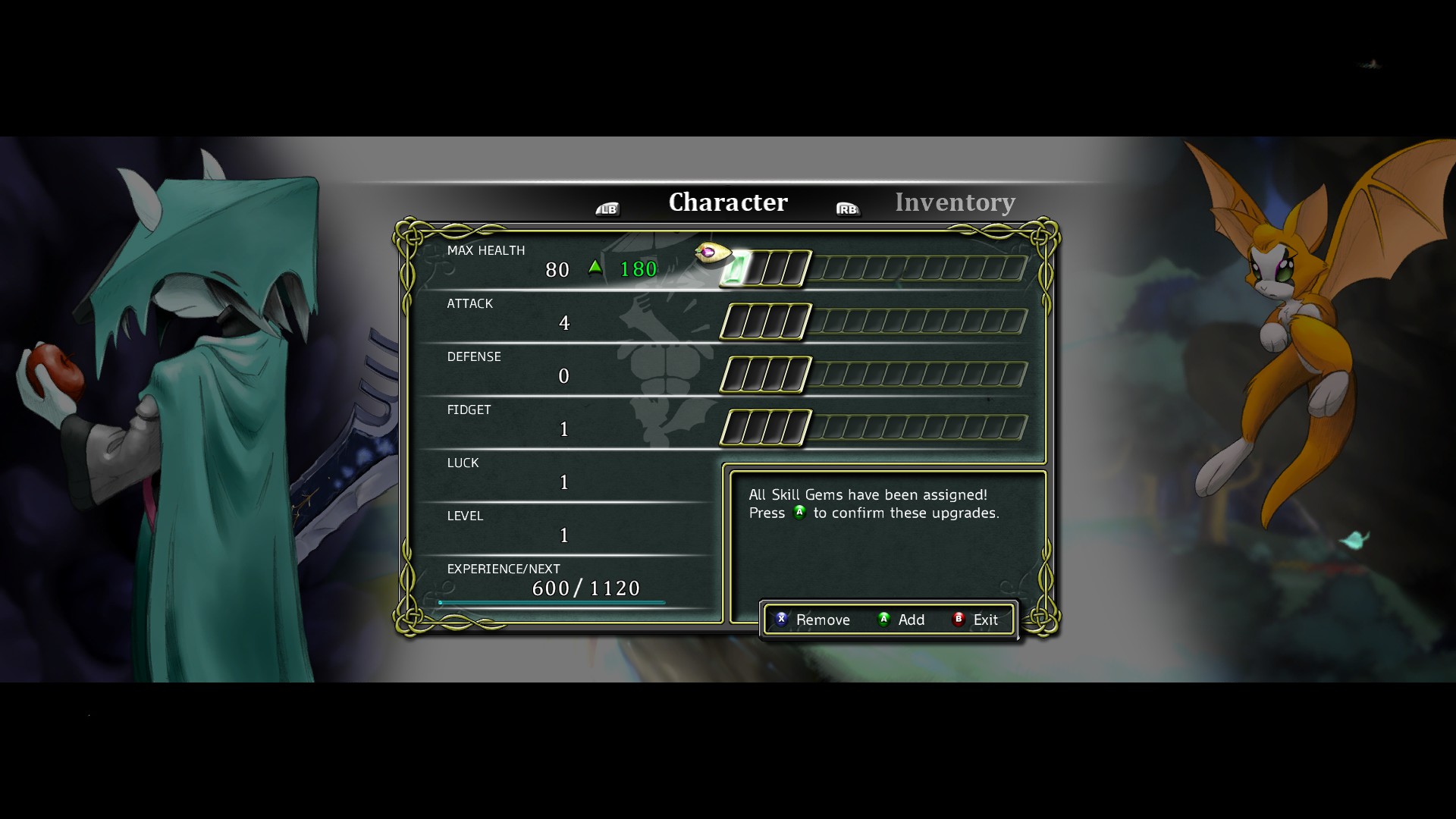1456x819 pixels.
Task: Select the Max Health stat row
Action: (561, 262)
